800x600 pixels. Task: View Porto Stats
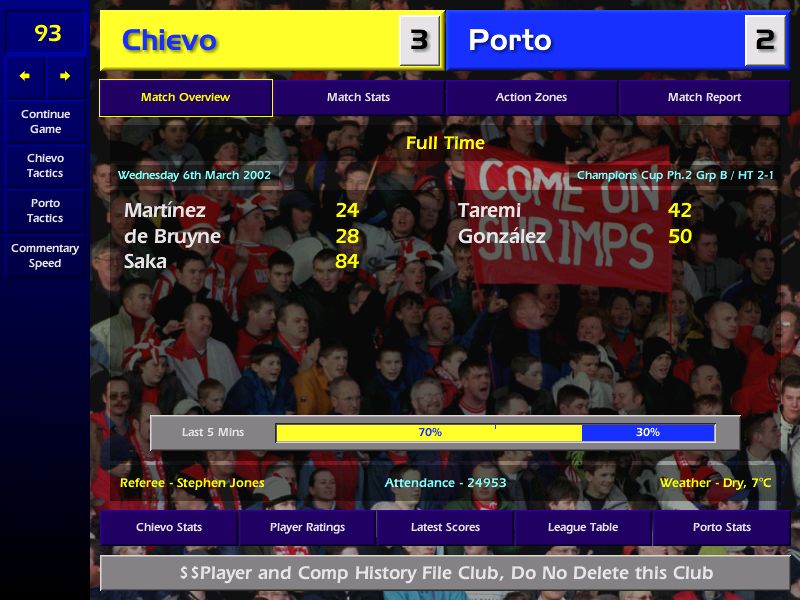pos(721,527)
